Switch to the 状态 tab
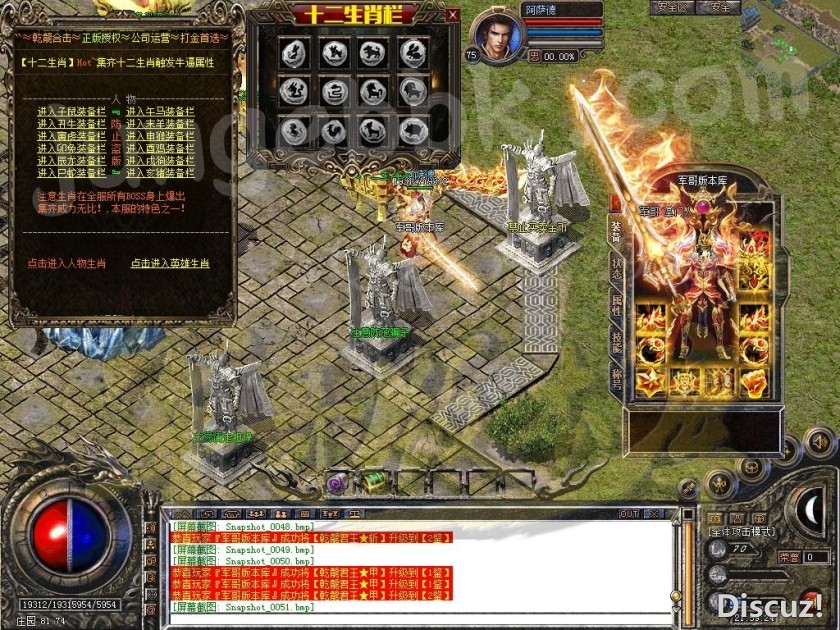This screenshot has height=630, width=840. coord(616,270)
